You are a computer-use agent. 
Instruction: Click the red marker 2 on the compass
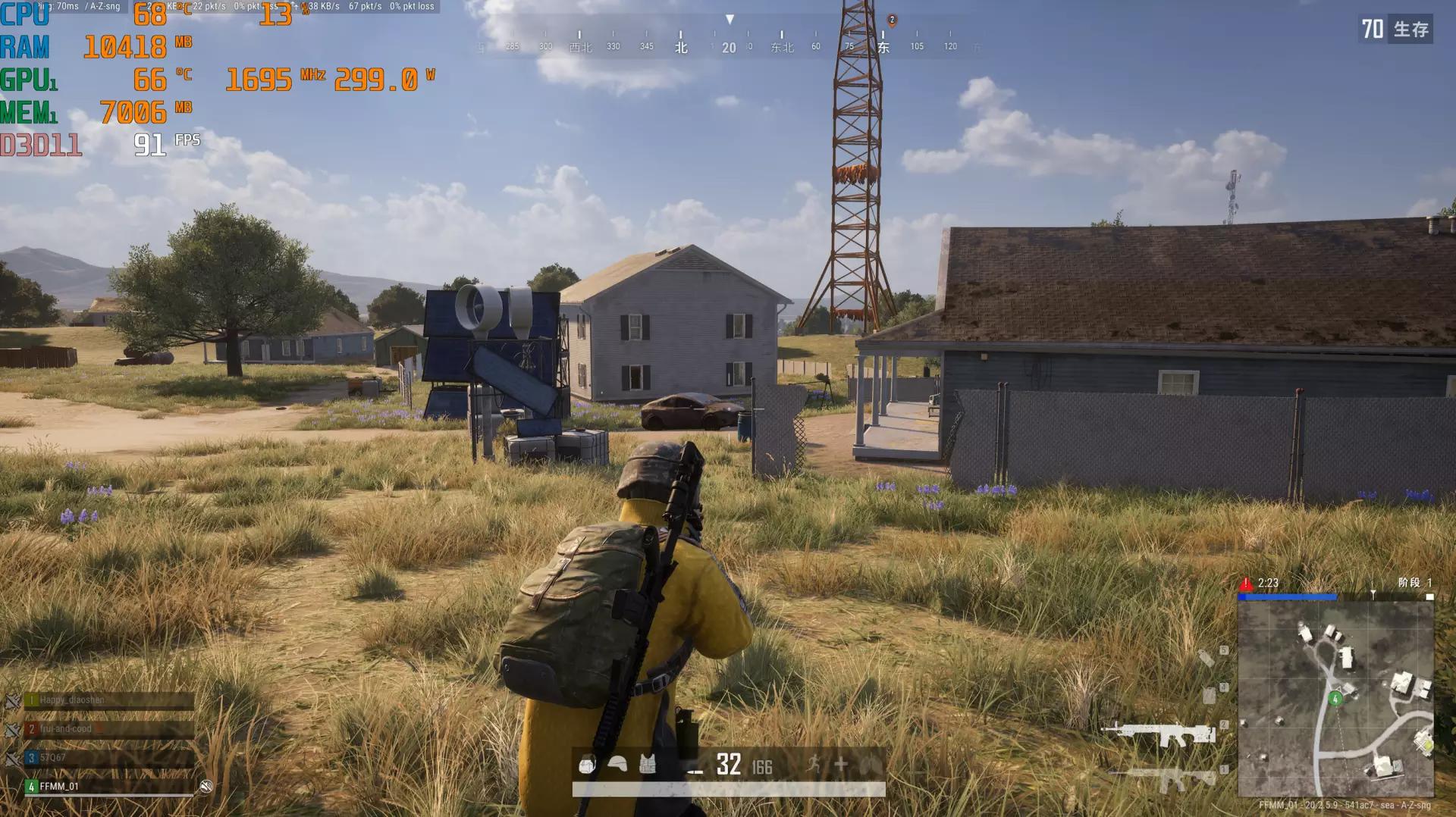(892, 20)
